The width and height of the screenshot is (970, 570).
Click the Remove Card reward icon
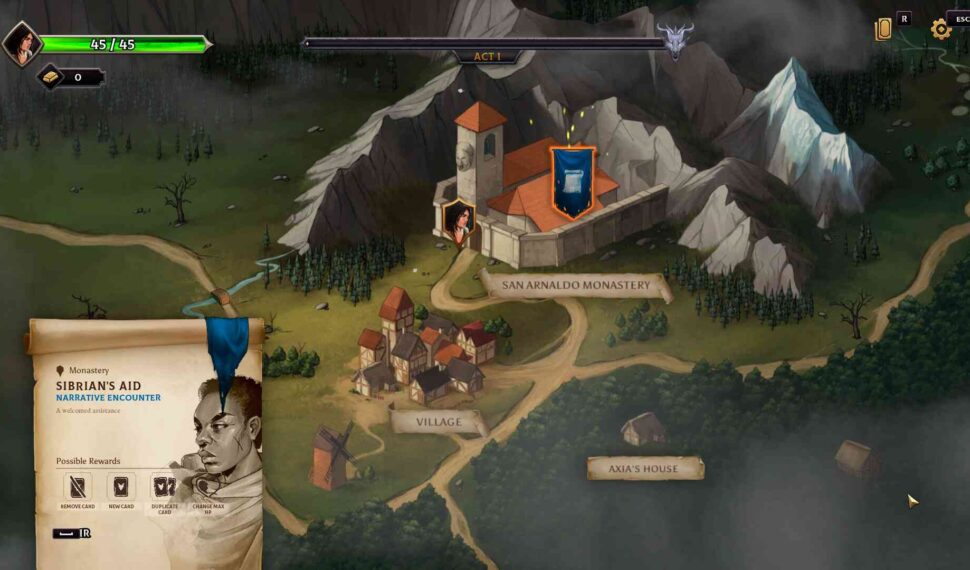(77, 486)
